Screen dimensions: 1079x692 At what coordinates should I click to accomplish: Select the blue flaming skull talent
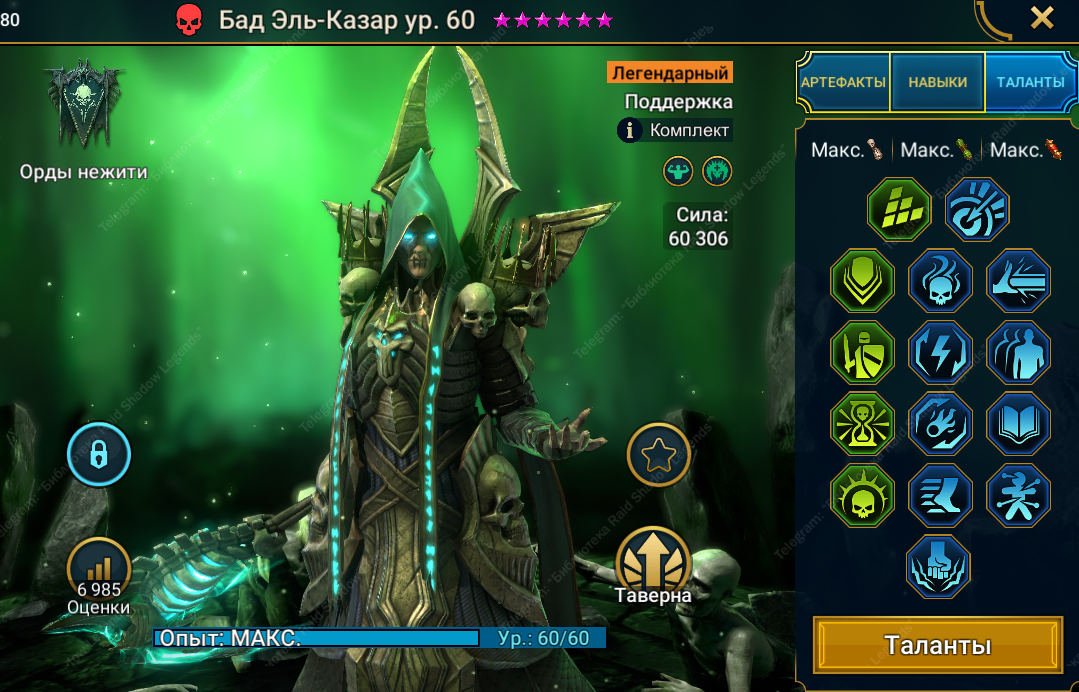click(x=940, y=281)
